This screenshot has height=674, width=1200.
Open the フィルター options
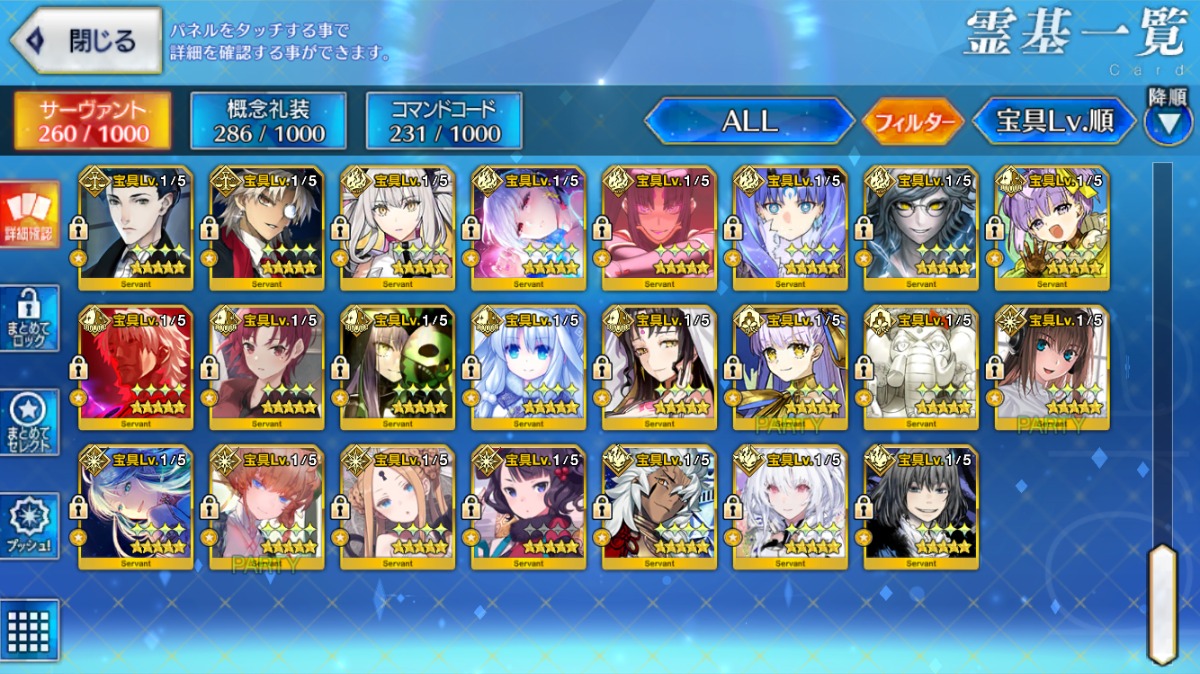point(912,122)
